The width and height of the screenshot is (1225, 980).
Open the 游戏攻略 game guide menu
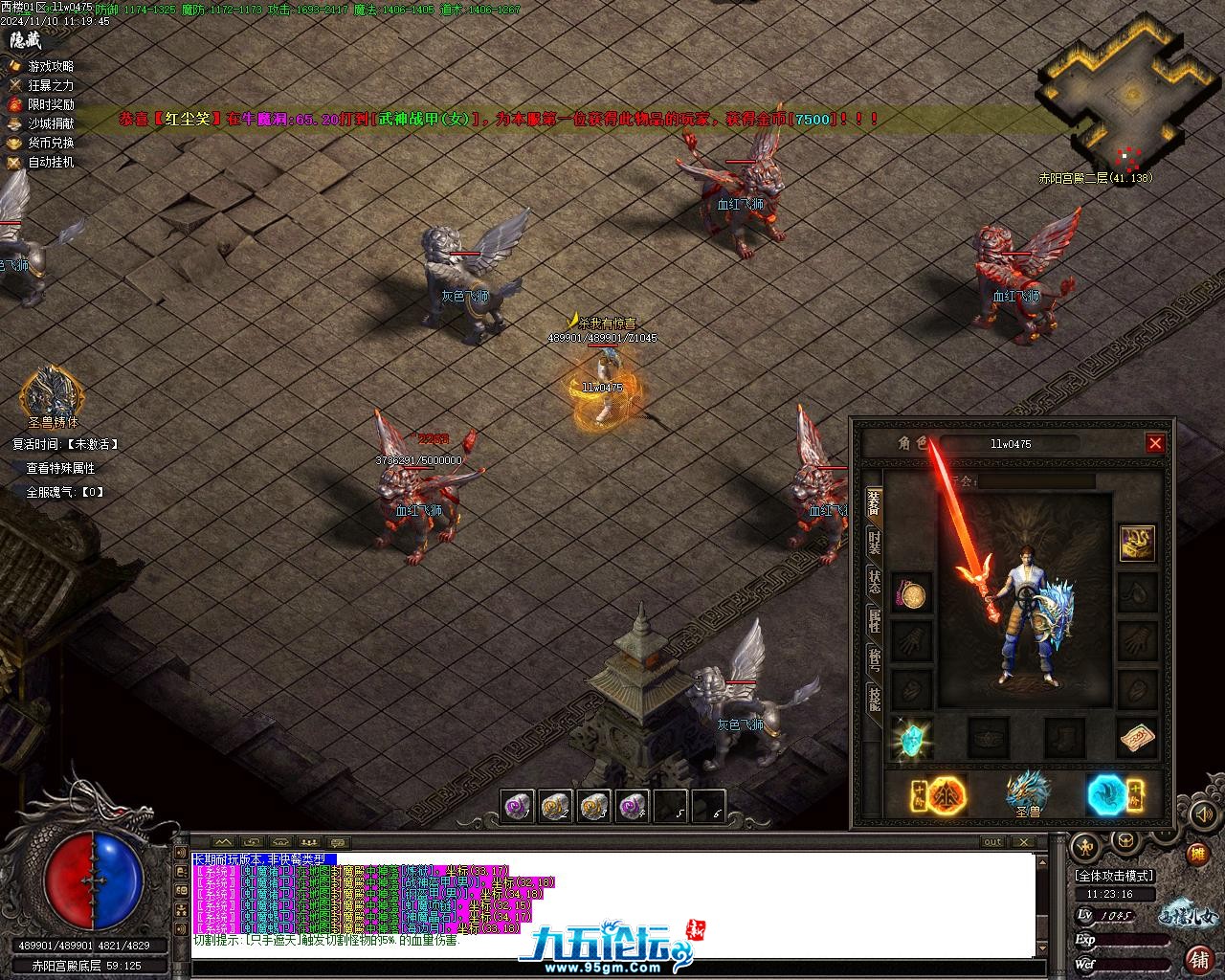[51, 66]
